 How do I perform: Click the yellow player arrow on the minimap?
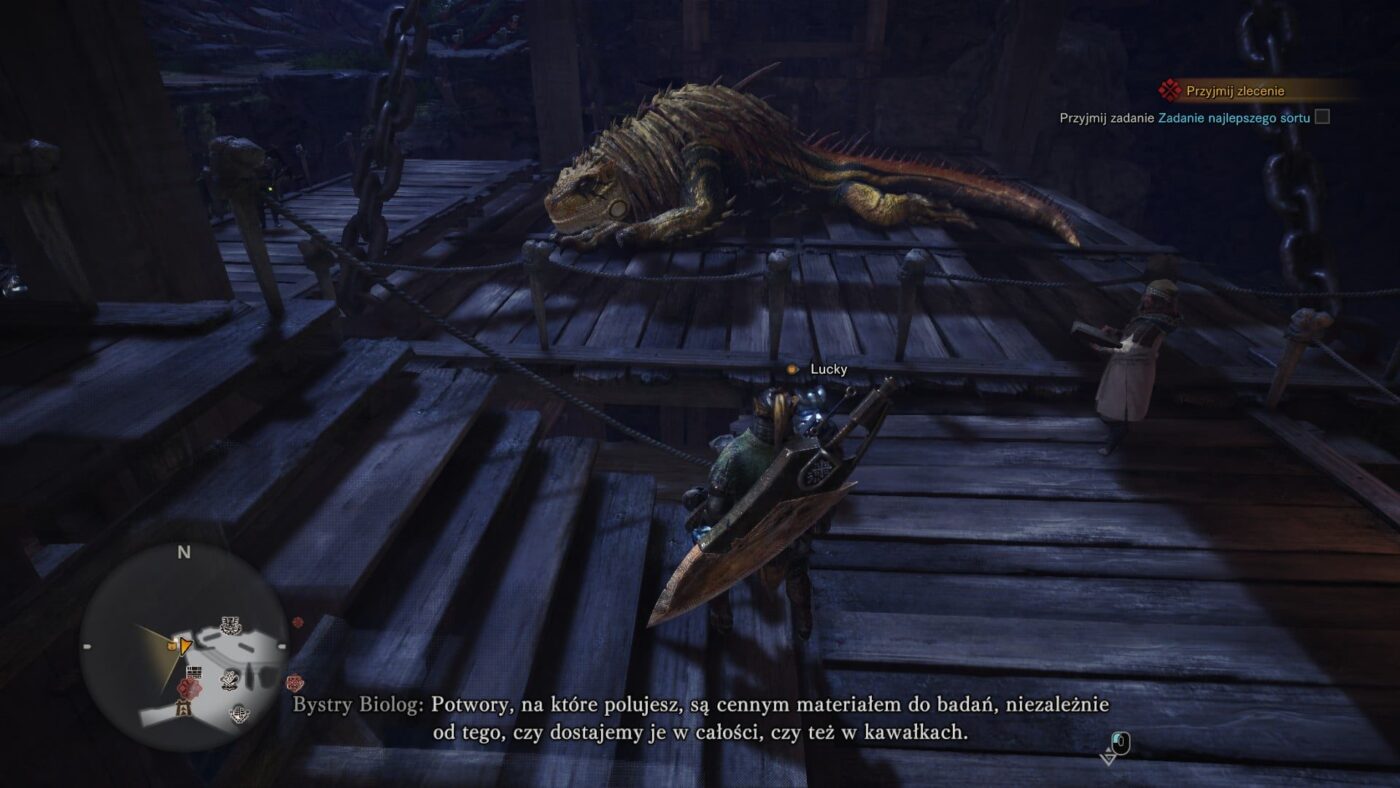tap(185, 646)
